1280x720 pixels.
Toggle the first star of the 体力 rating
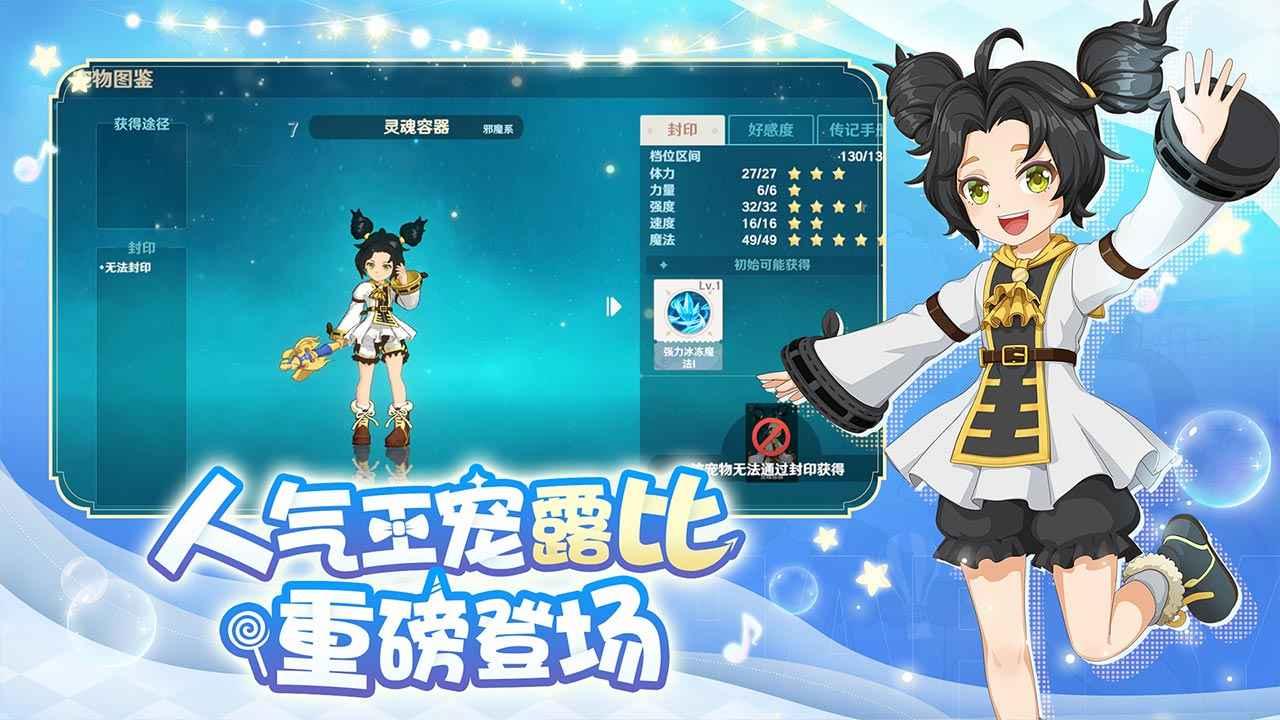[793, 172]
